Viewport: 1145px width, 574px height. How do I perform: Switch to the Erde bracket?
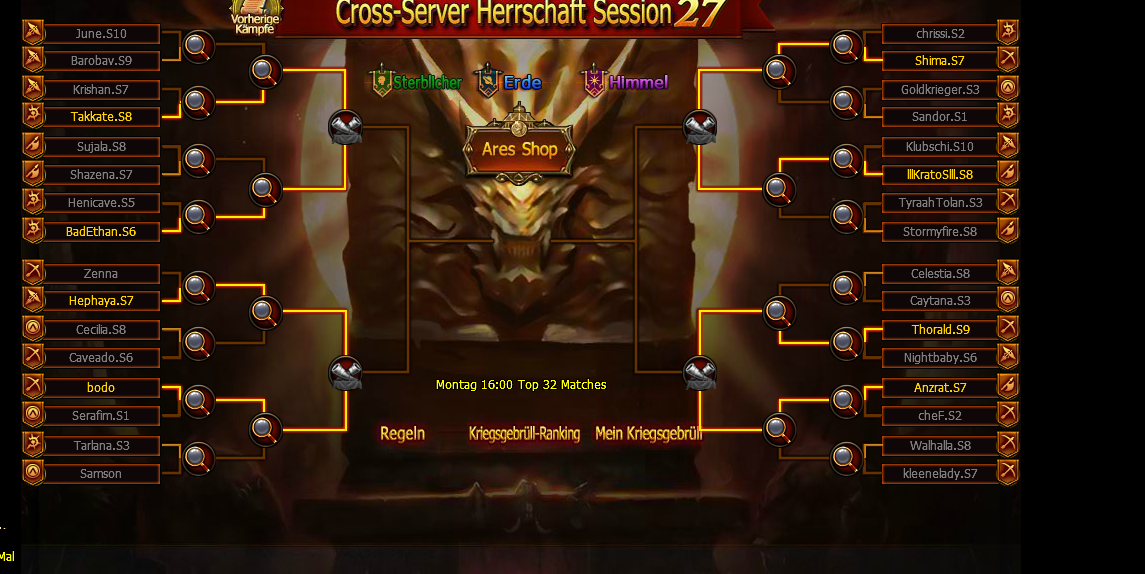point(510,82)
